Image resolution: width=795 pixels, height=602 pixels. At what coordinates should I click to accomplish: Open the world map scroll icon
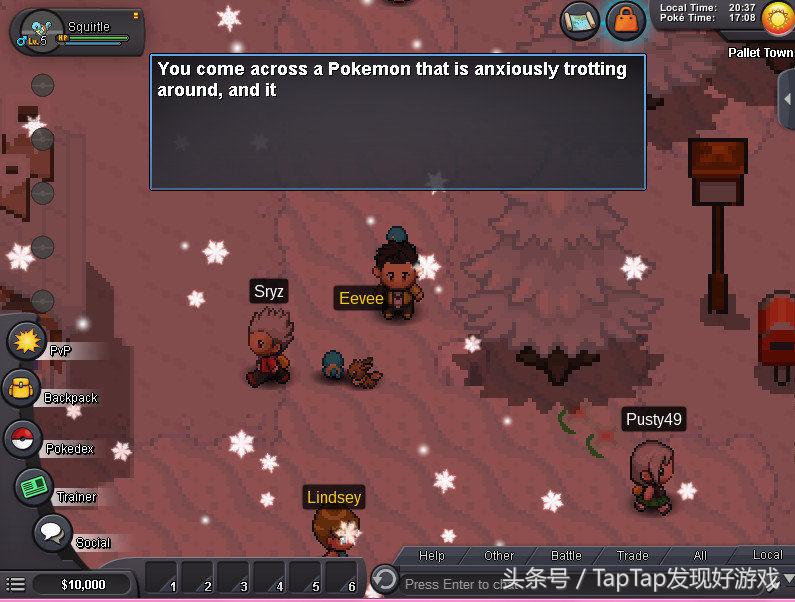pyautogui.click(x=579, y=20)
